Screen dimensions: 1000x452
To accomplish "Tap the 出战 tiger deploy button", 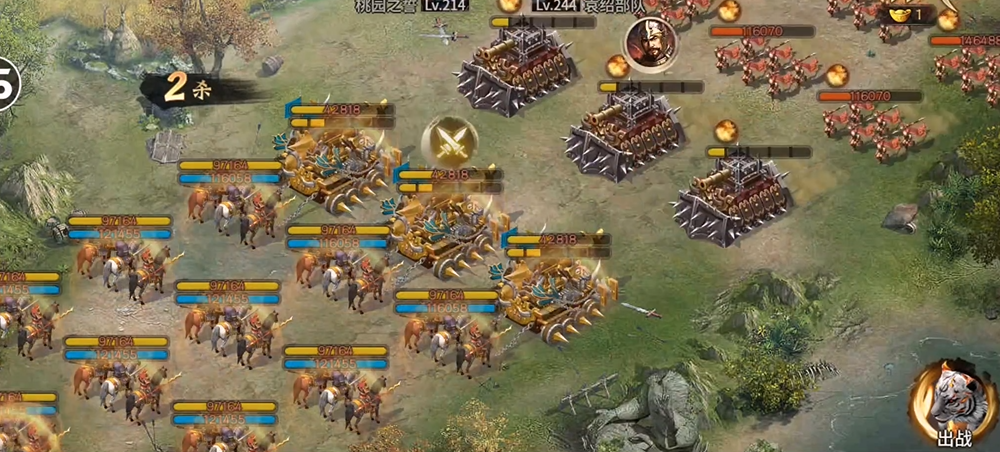I will [949, 406].
